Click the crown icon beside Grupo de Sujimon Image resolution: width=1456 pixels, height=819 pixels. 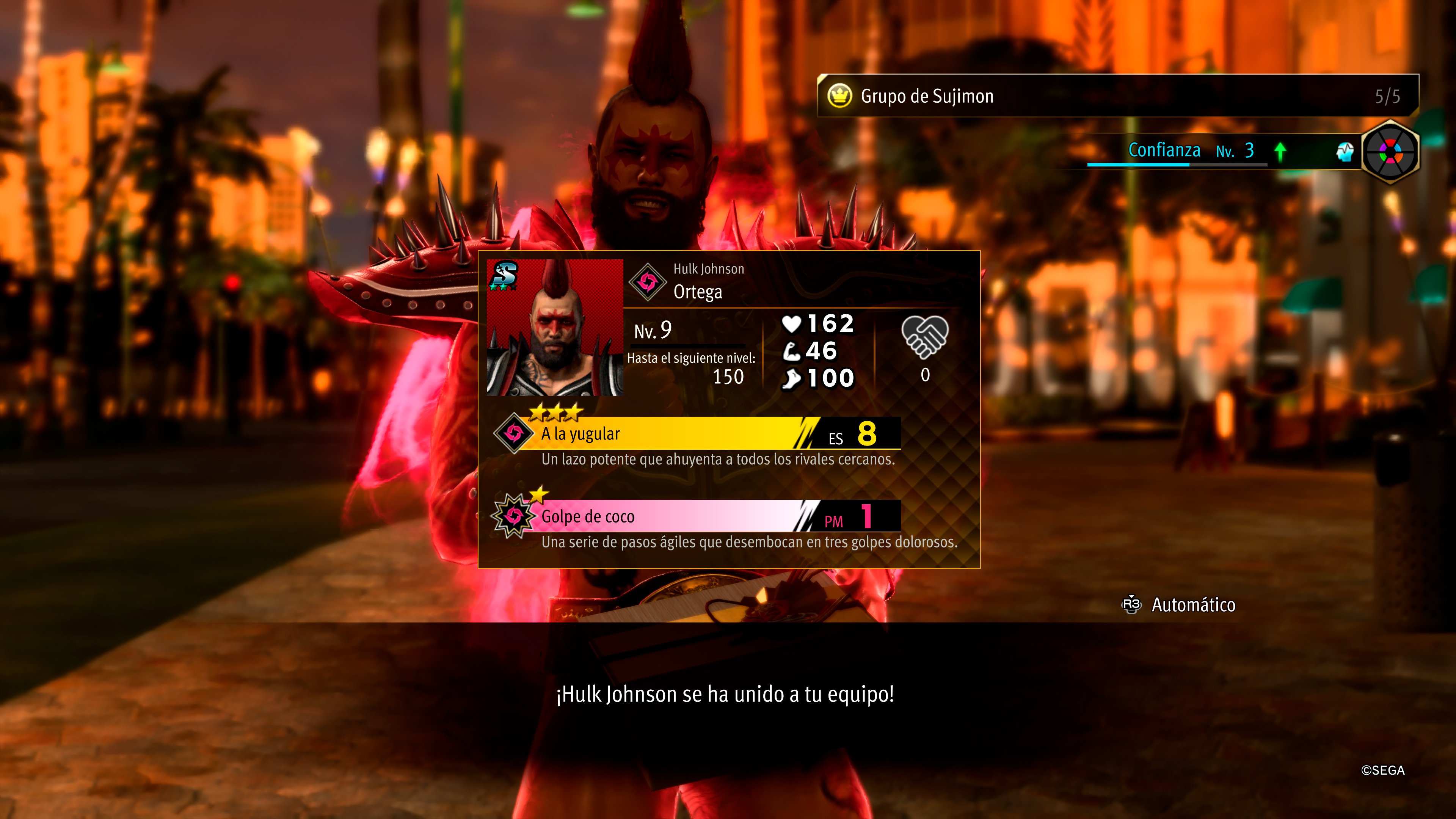[841, 96]
